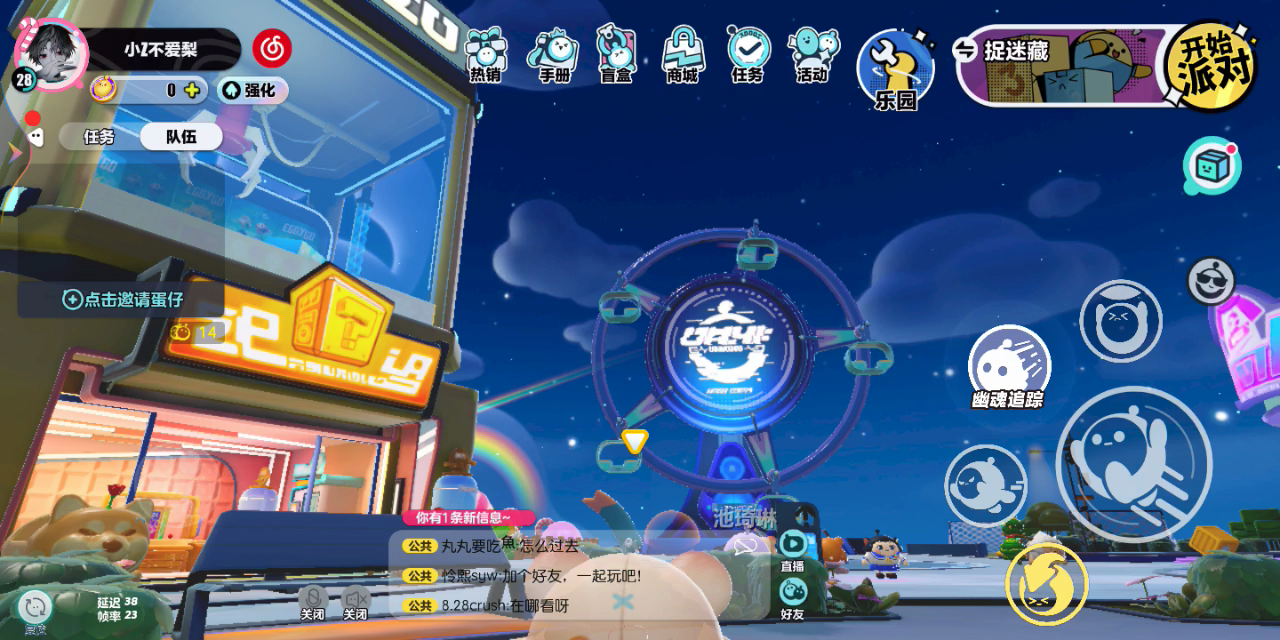Open the 好友 friends list
1280x640 pixels.
click(792, 598)
